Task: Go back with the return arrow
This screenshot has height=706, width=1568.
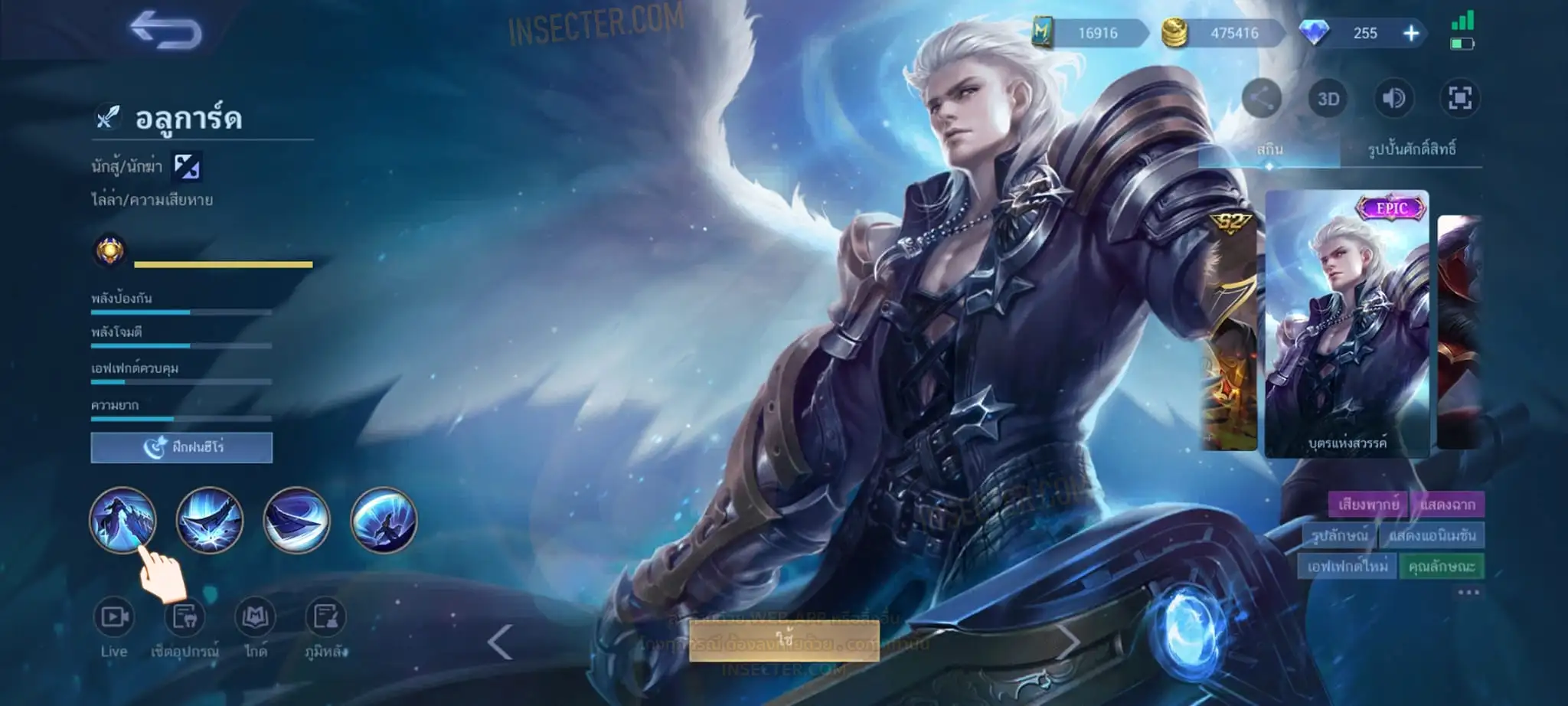Action: (165, 31)
